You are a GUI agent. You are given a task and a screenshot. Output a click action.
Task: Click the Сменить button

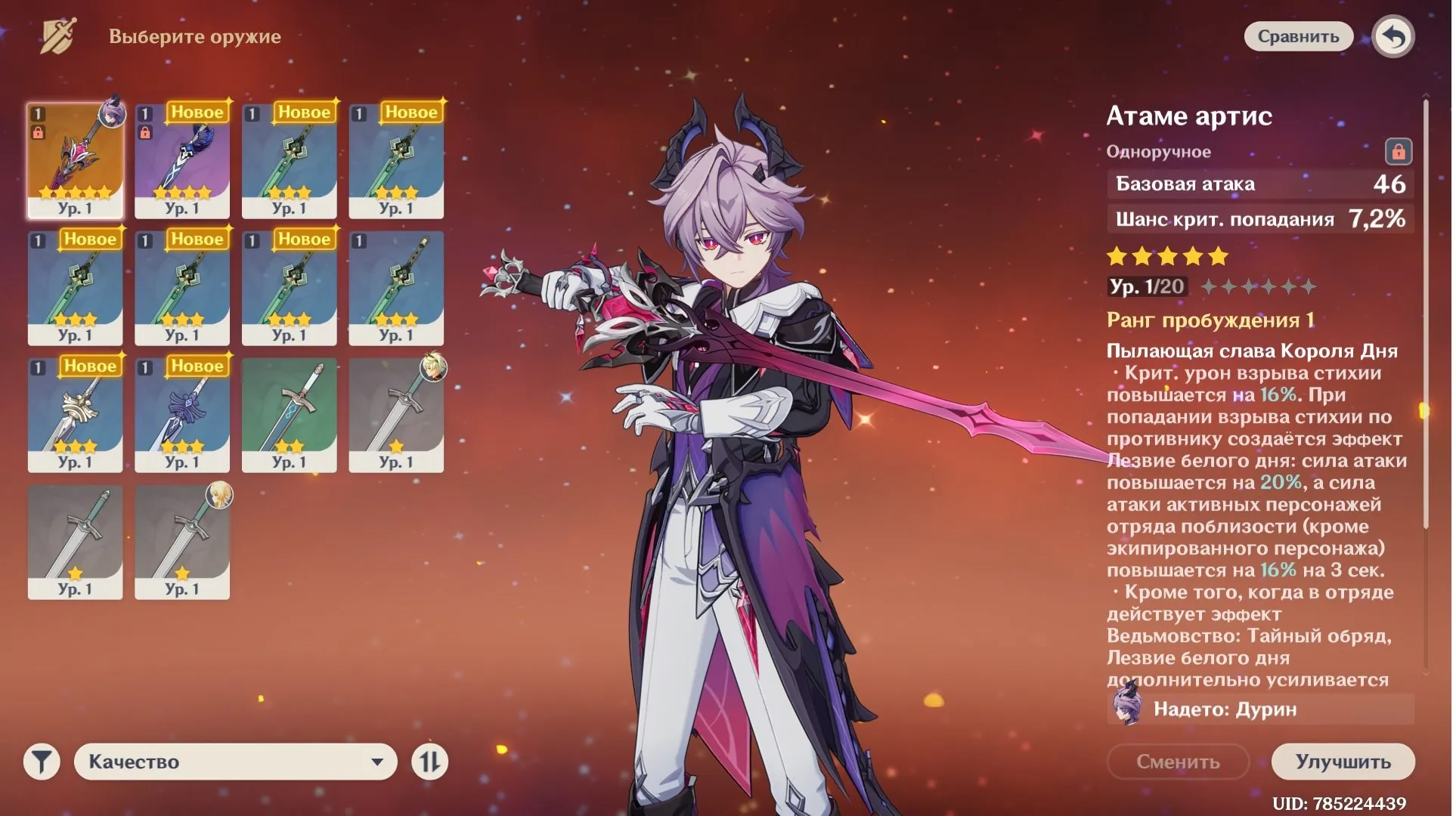pos(1178,762)
